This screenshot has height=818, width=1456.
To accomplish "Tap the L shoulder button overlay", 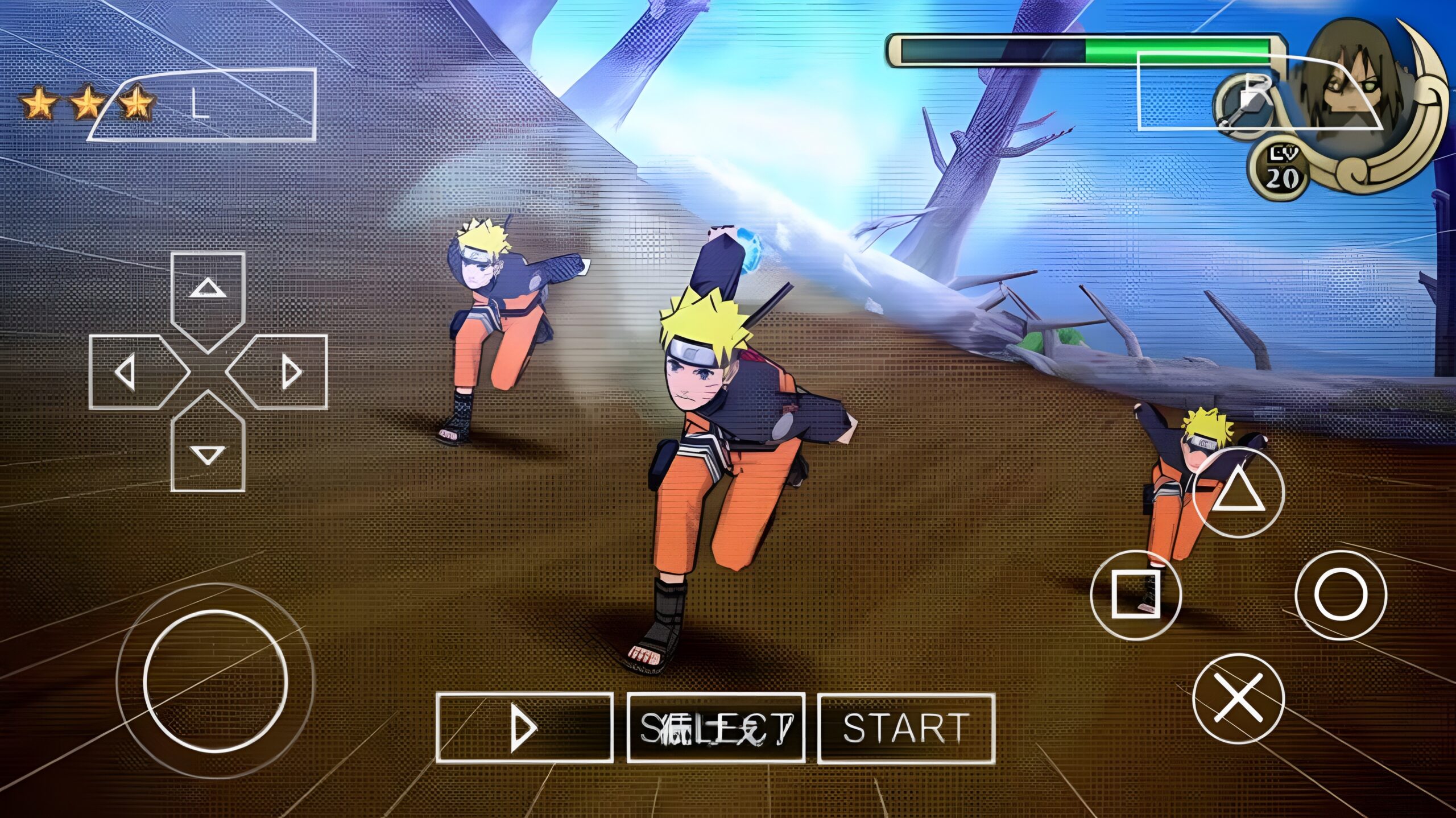I will coord(202,105).
